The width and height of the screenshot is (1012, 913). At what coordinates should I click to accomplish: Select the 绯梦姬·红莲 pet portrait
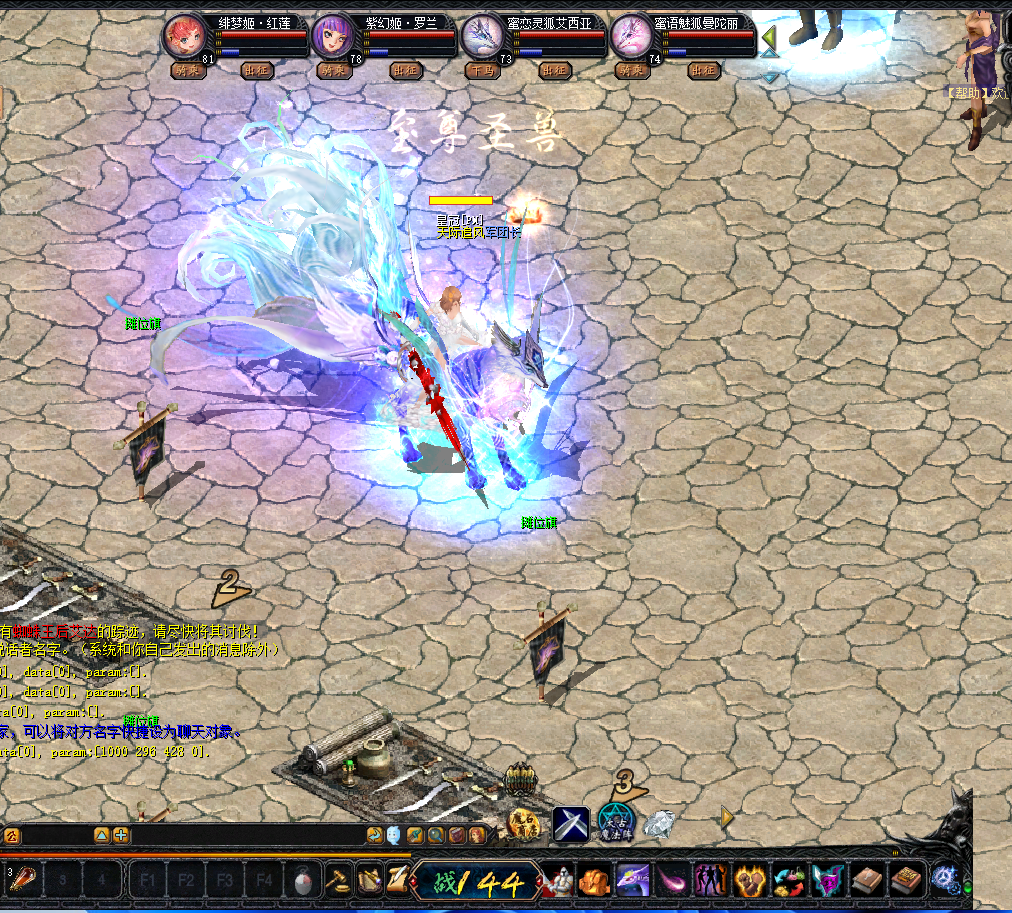coord(184,38)
